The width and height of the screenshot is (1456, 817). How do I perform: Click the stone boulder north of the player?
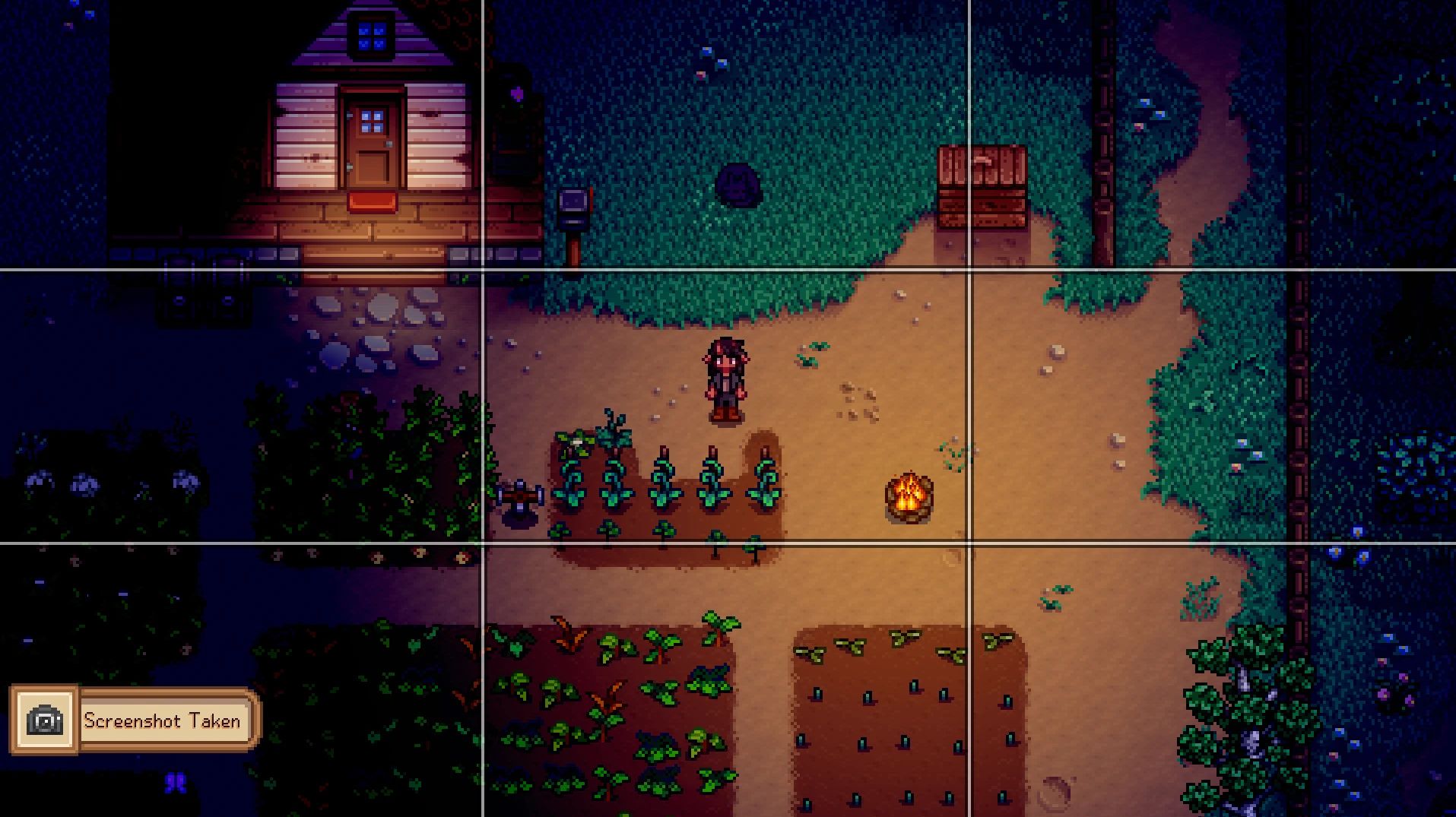pos(736,185)
